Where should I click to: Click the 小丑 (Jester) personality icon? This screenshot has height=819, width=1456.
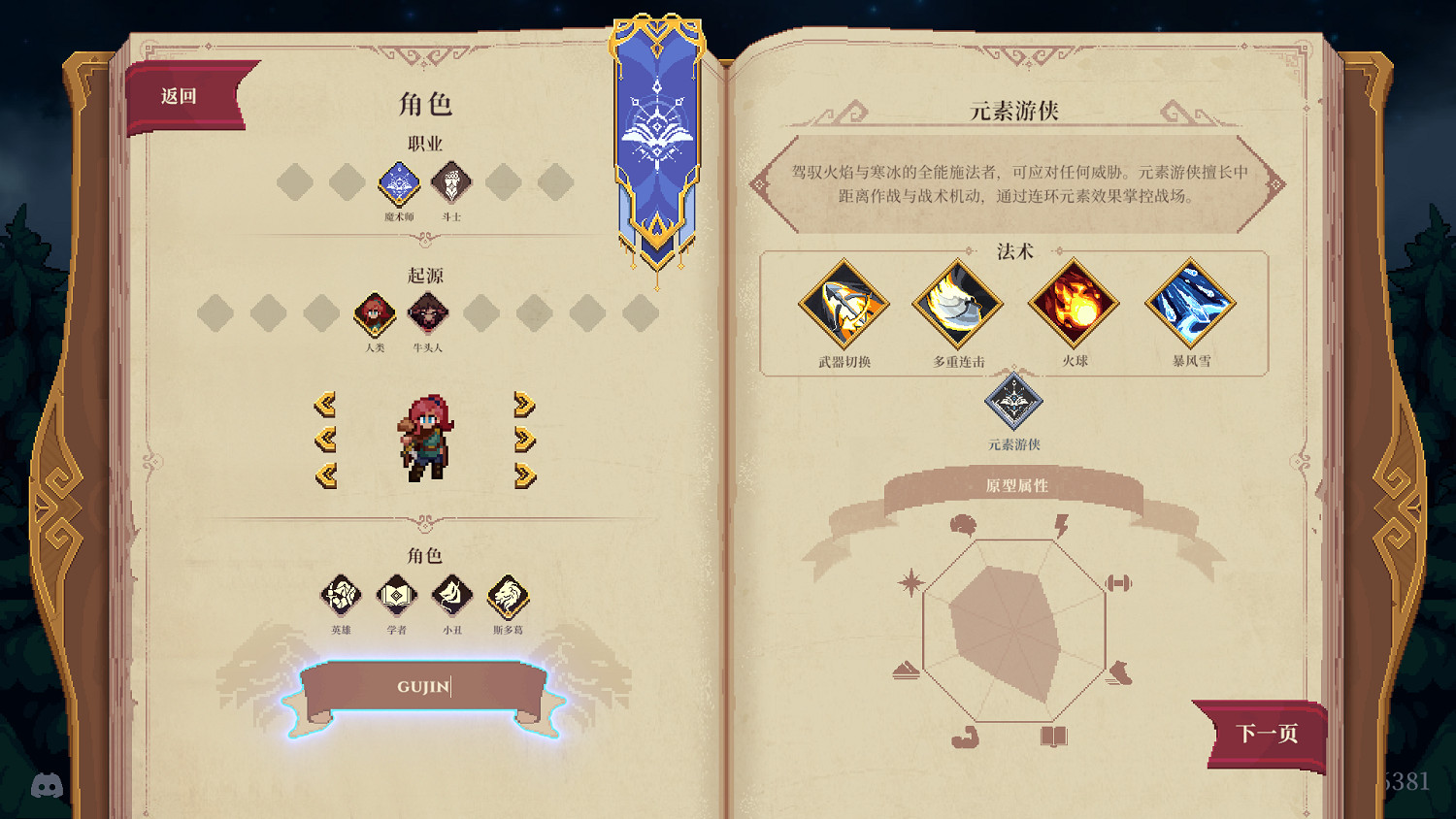(451, 597)
